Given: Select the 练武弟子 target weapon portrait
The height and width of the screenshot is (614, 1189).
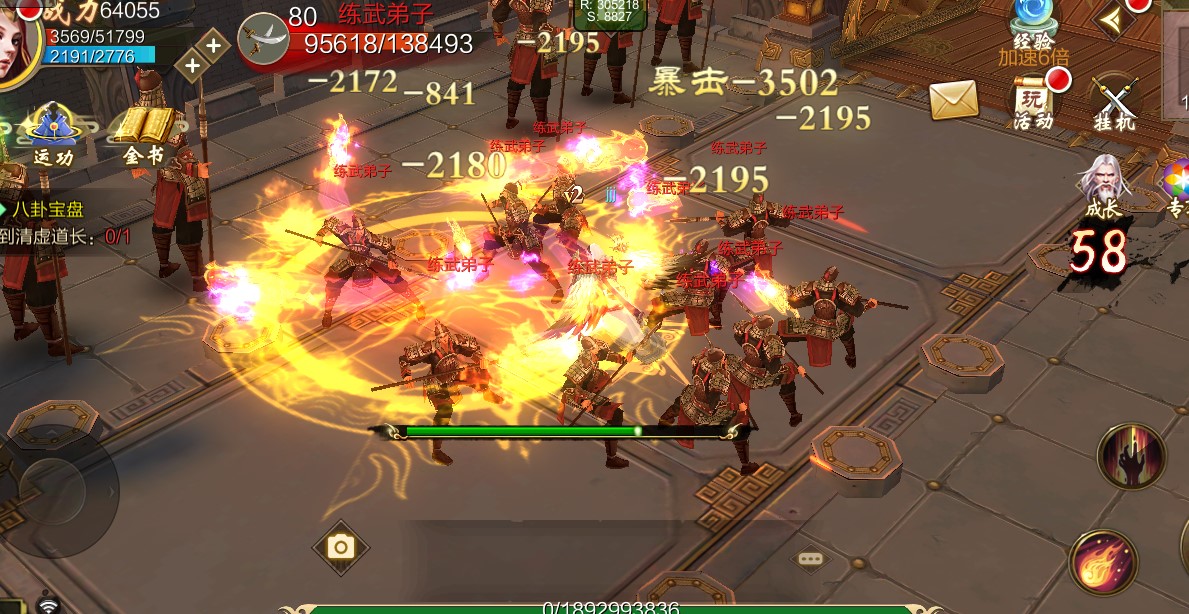Looking at the screenshot, I should tap(263, 39).
